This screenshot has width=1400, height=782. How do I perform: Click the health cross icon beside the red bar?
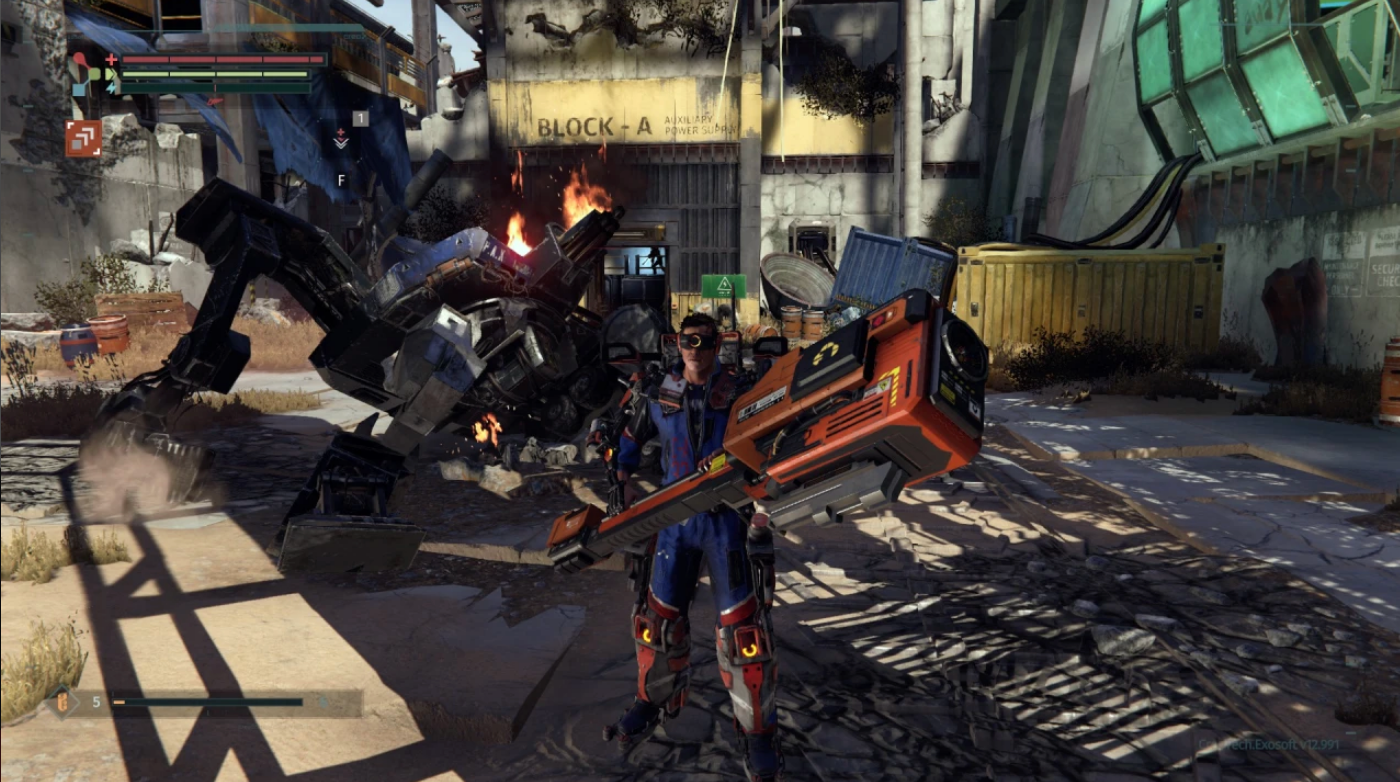point(111,59)
